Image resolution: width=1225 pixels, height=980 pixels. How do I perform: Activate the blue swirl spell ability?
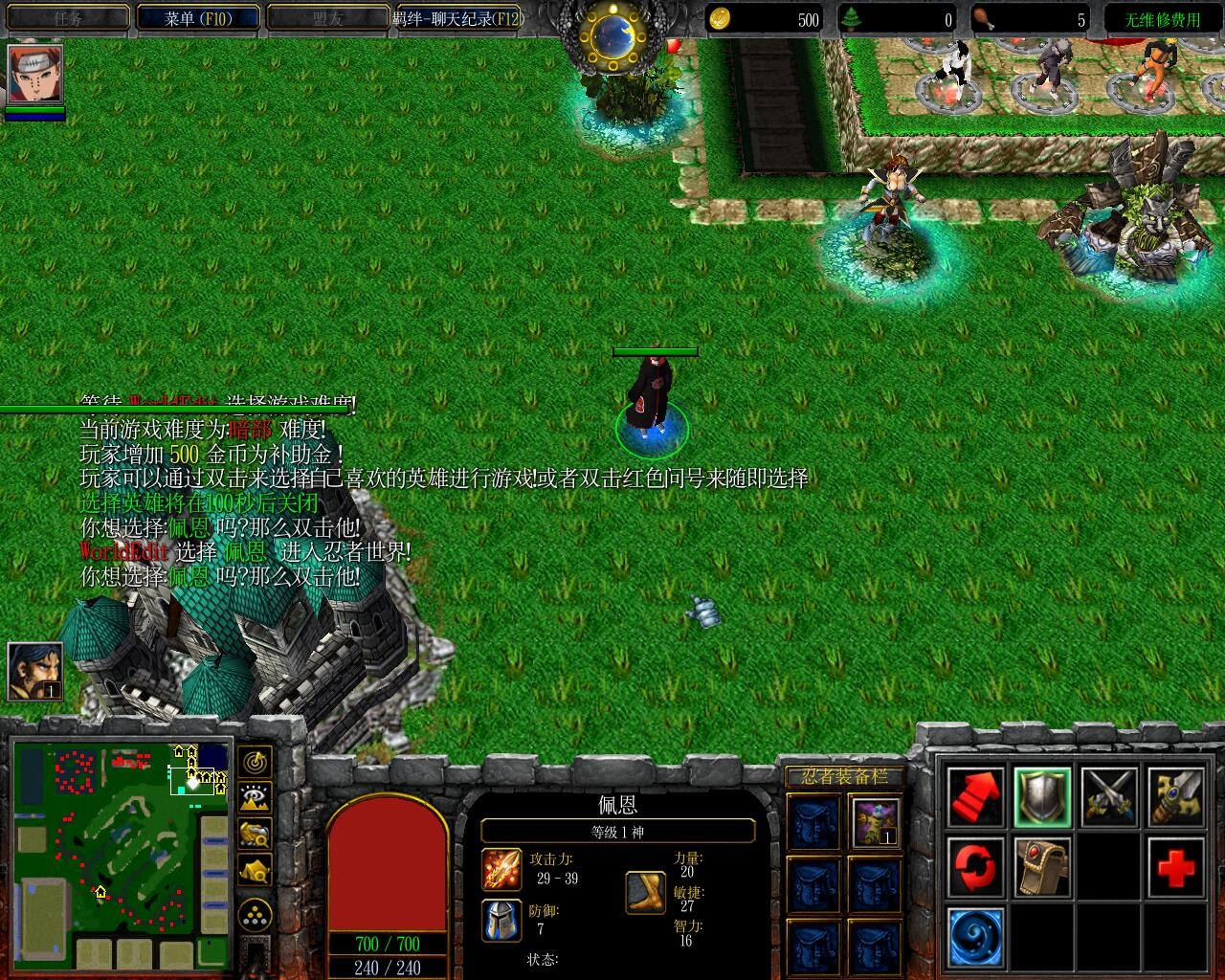[x=976, y=937]
